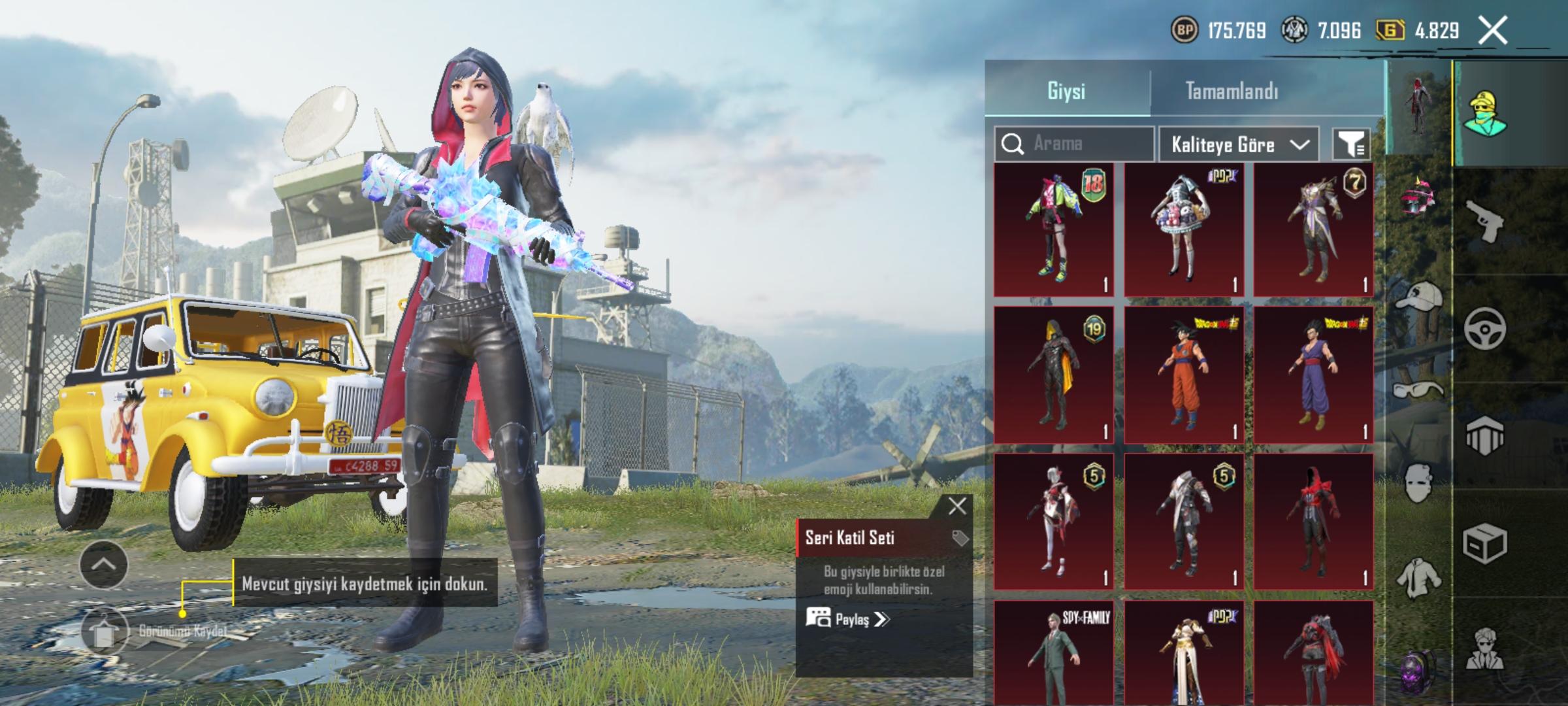Switch to the Giysi tab
Screen dimensions: 1568x706
point(1066,91)
